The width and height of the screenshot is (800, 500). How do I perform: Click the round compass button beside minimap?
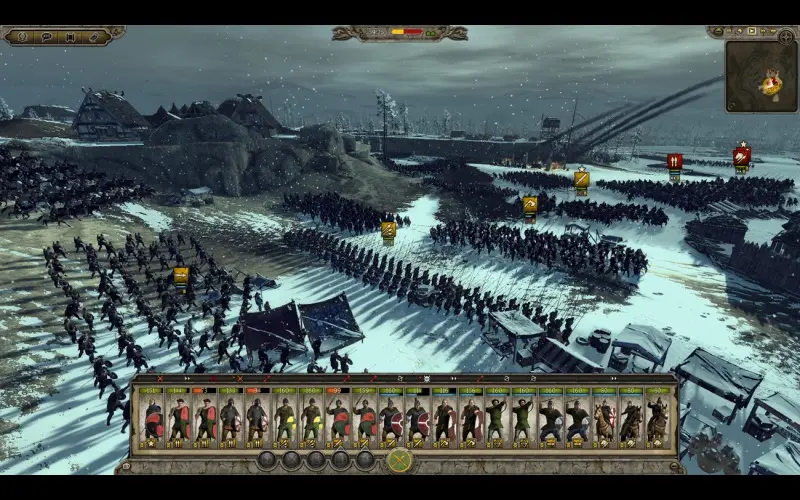click(x=787, y=35)
